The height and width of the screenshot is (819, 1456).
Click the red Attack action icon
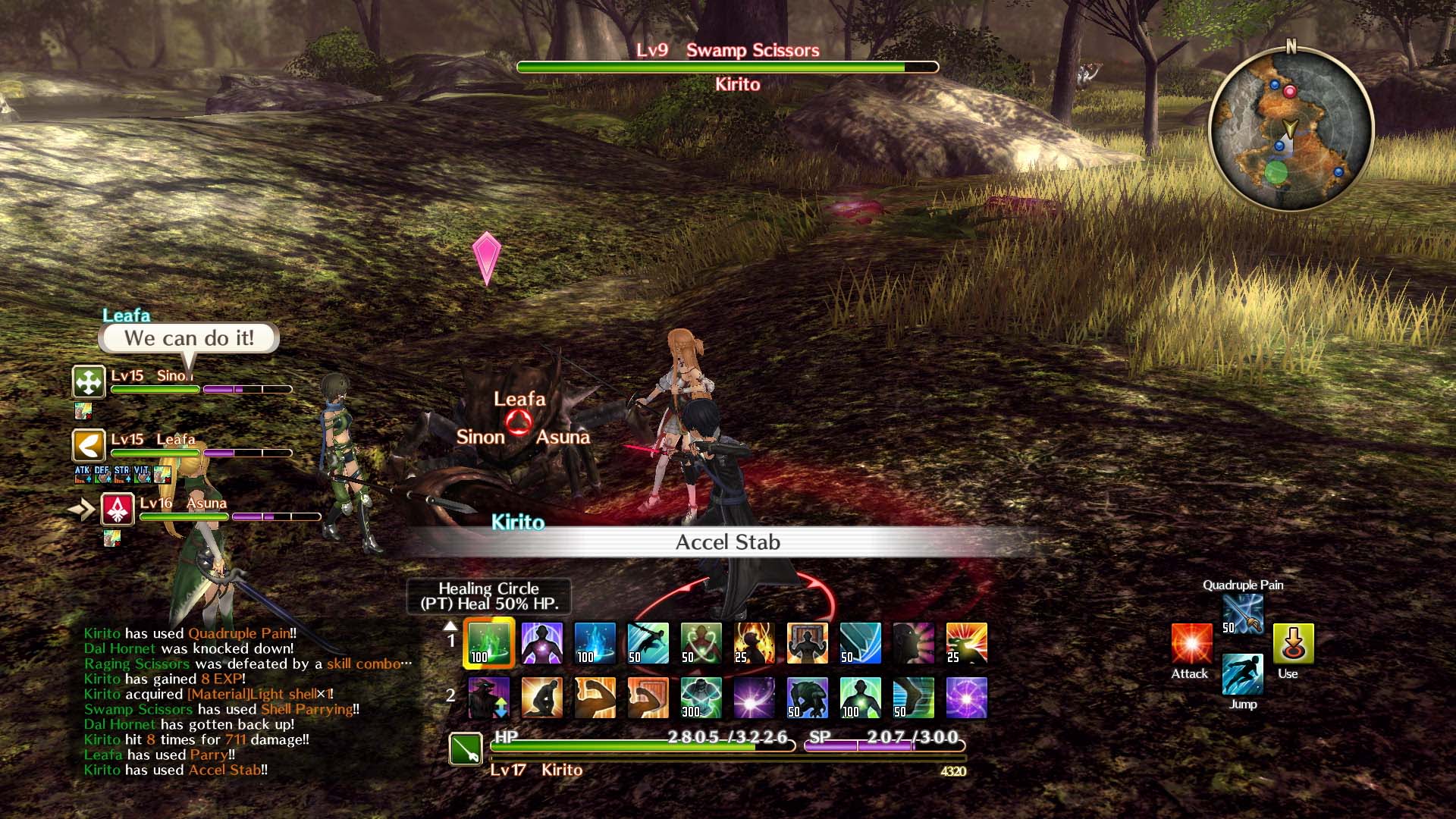click(x=1191, y=644)
